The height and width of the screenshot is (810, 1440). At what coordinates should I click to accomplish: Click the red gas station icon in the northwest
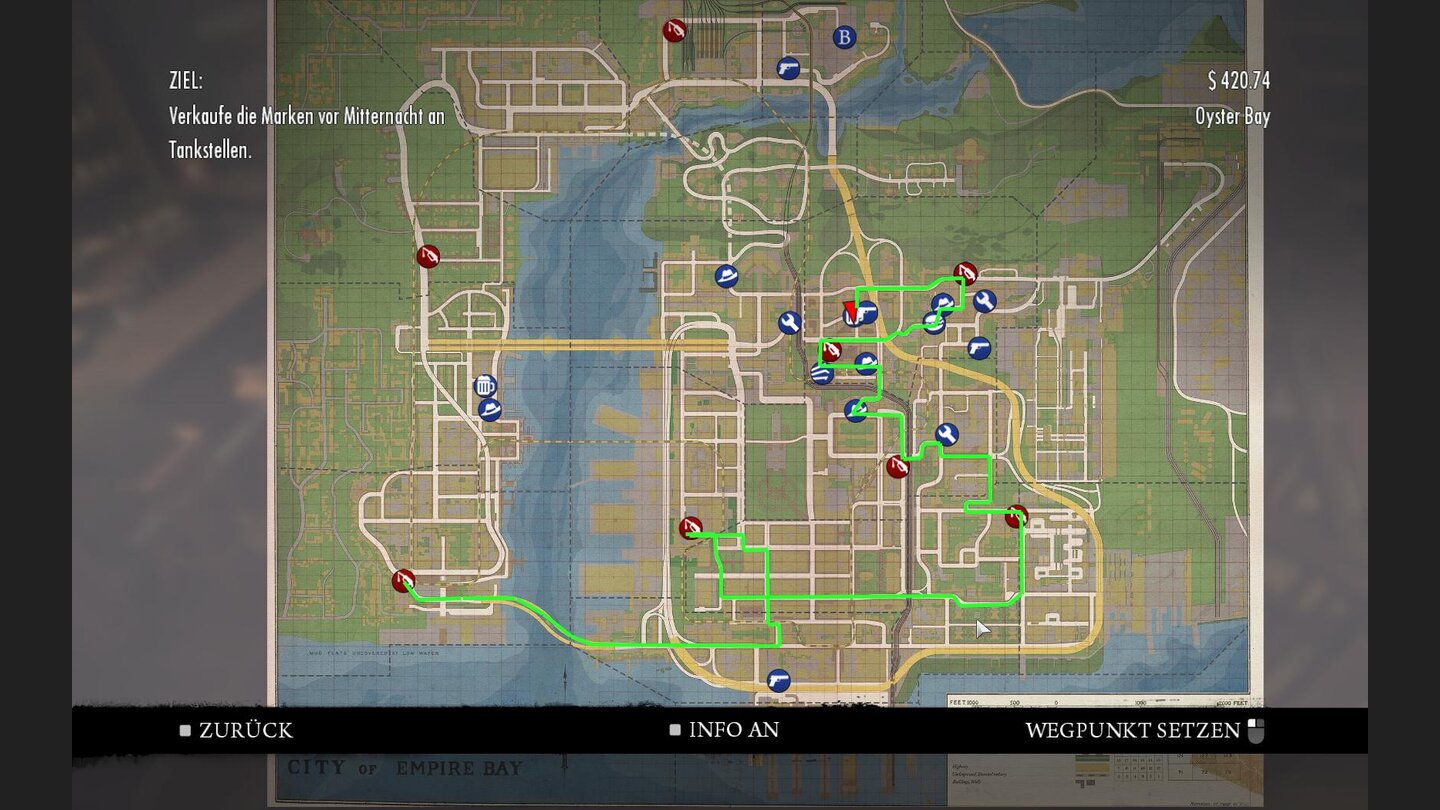[x=428, y=257]
